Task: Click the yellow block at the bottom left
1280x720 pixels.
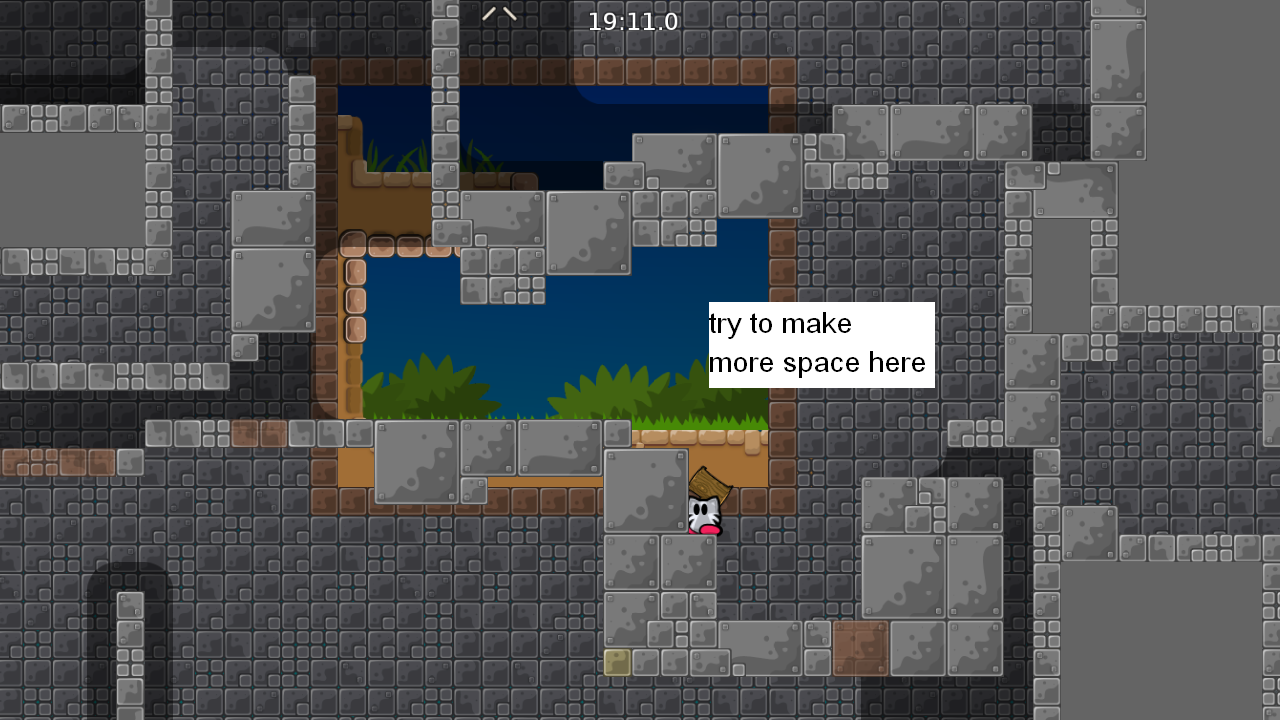Action: [616, 661]
